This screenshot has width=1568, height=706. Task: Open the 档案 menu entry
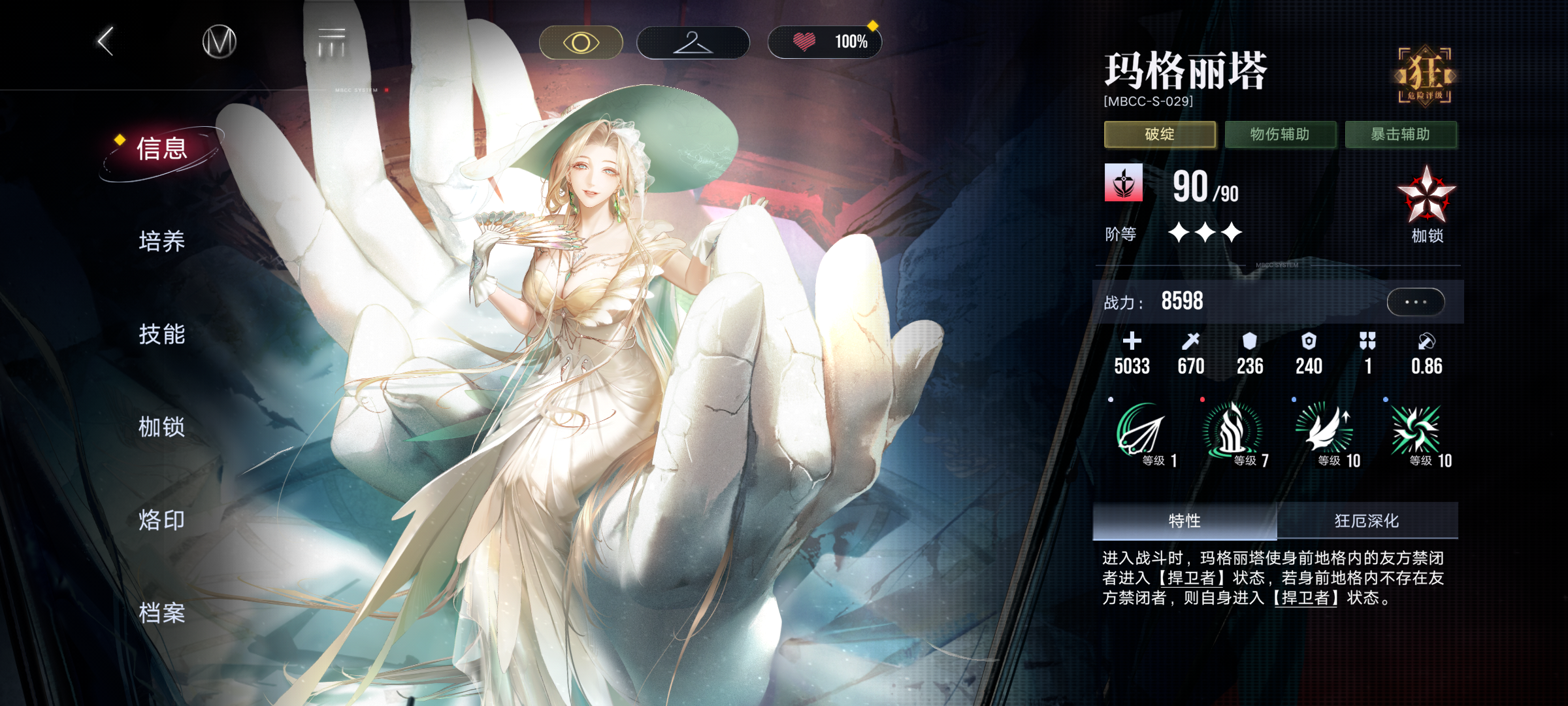pos(162,613)
